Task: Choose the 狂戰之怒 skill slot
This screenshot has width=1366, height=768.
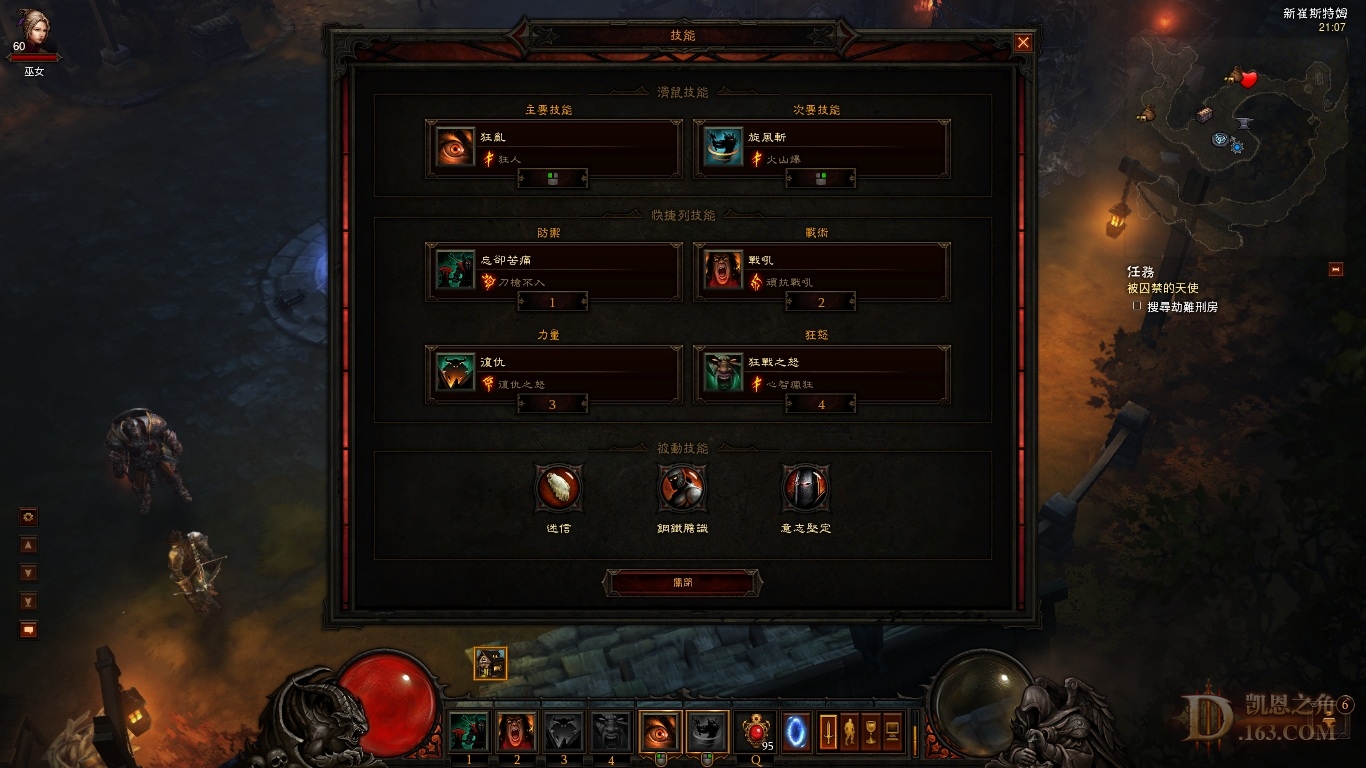Action: [x=821, y=372]
